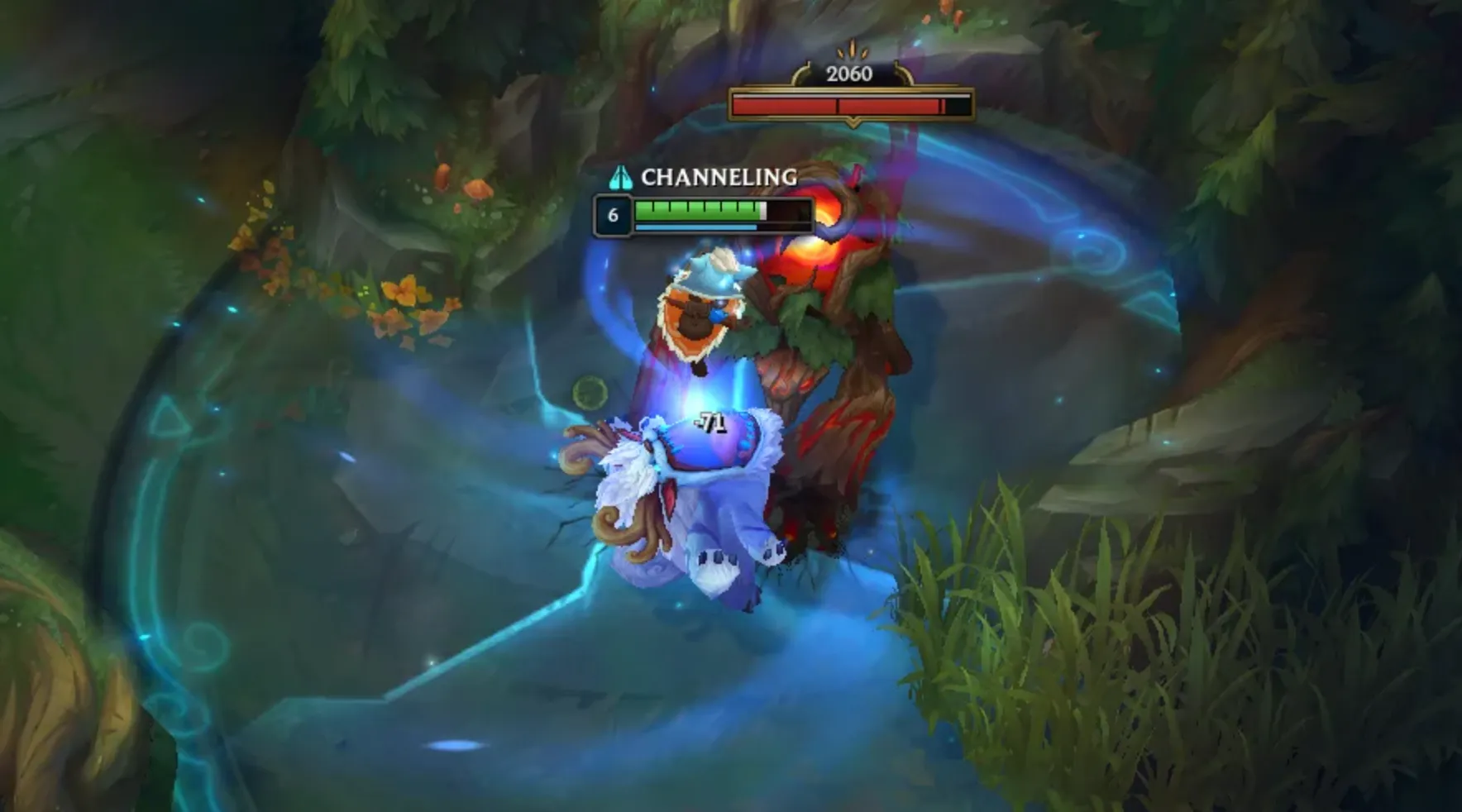Click the right gold scroll ornament of the monster frame

904,70
